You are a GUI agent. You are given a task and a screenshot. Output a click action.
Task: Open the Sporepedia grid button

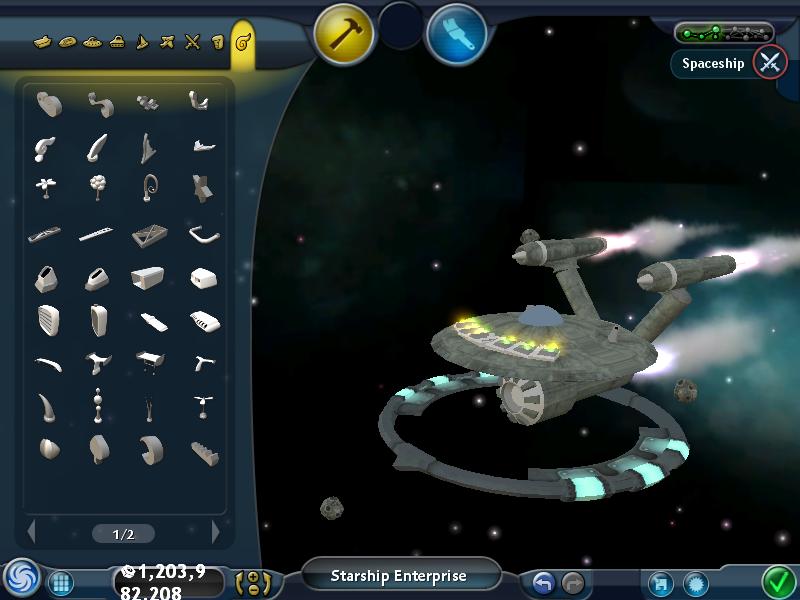[x=59, y=582]
